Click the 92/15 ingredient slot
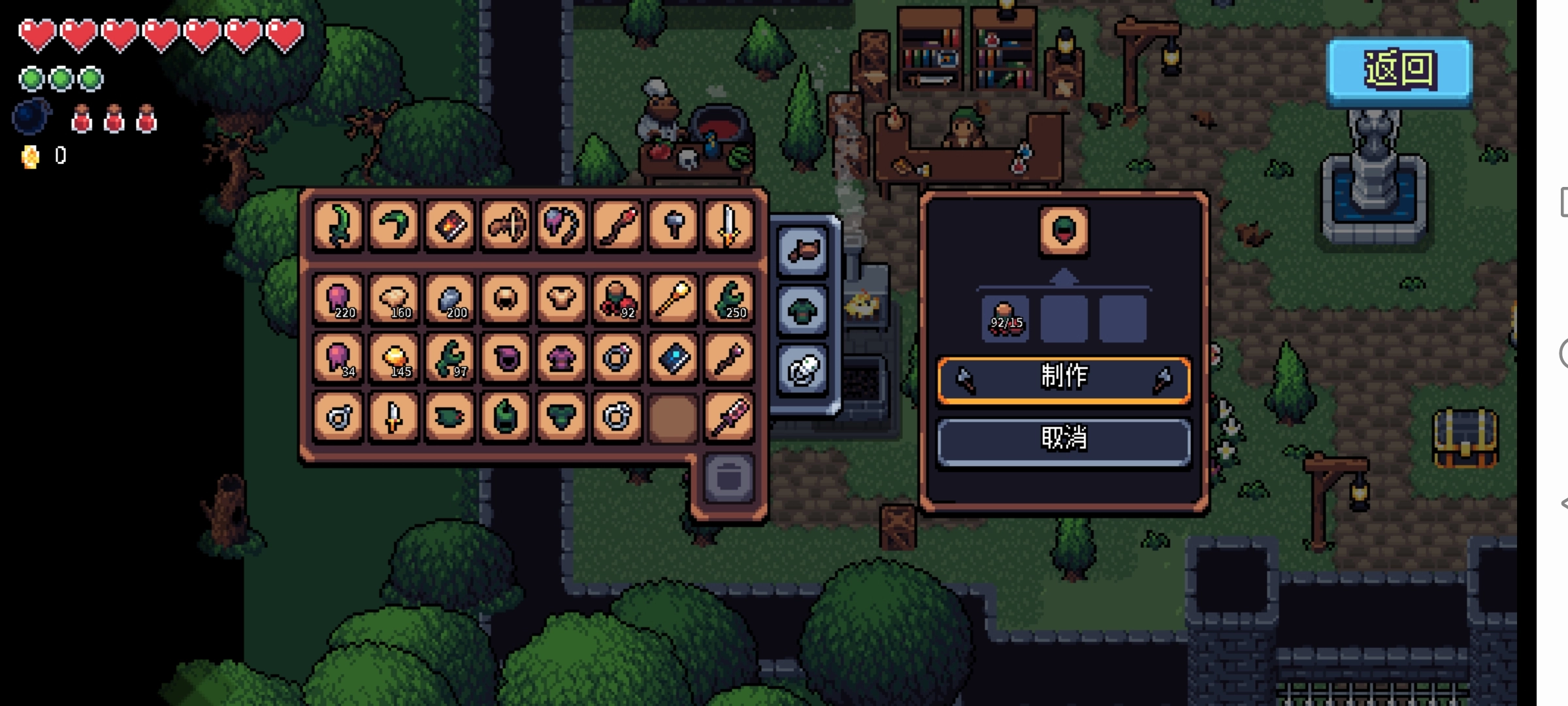 pyautogui.click(x=1005, y=318)
